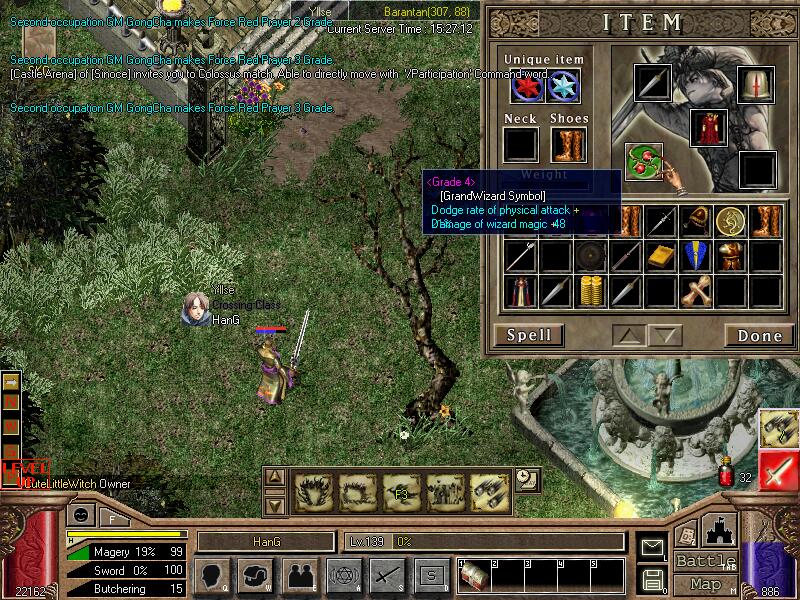Click the floppy disk save icon
The image size is (800, 600).
652,579
